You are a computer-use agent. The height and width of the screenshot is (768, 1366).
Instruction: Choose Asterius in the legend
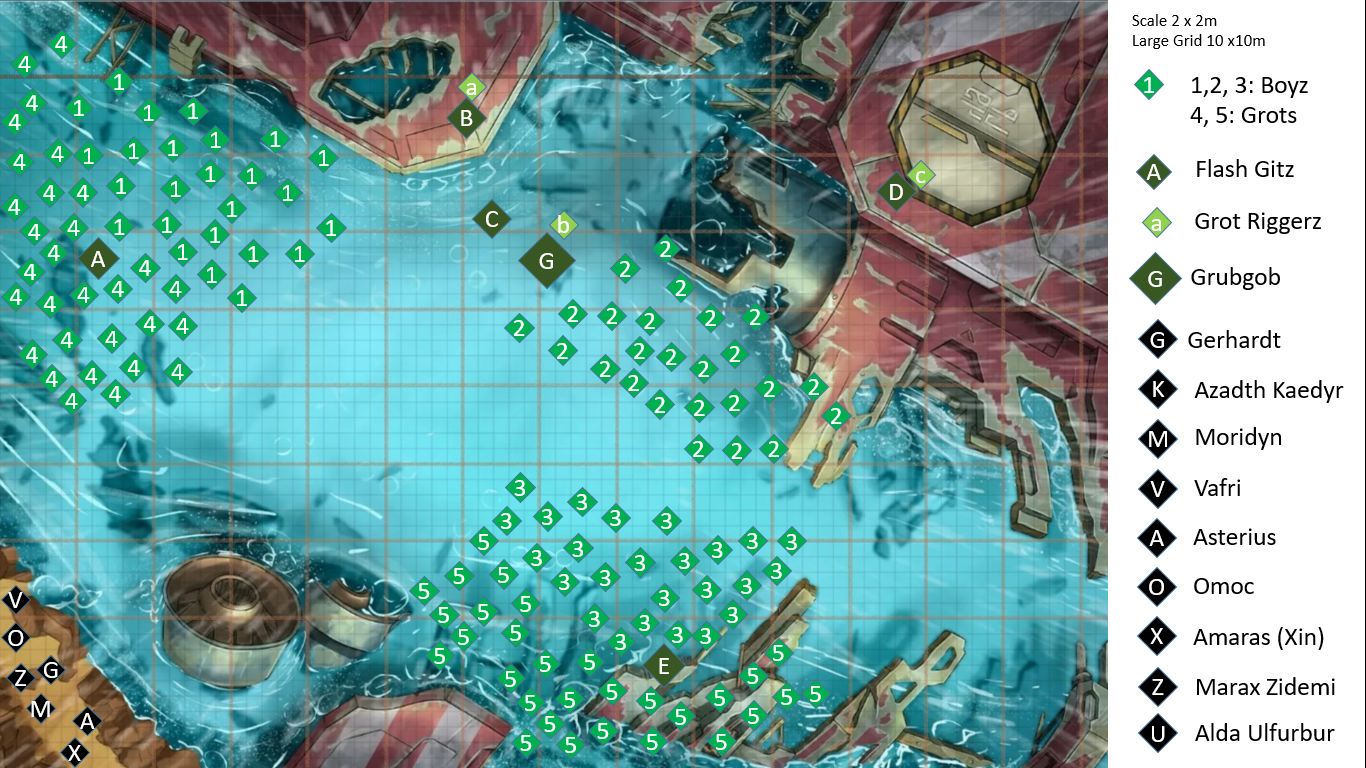pos(1234,538)
